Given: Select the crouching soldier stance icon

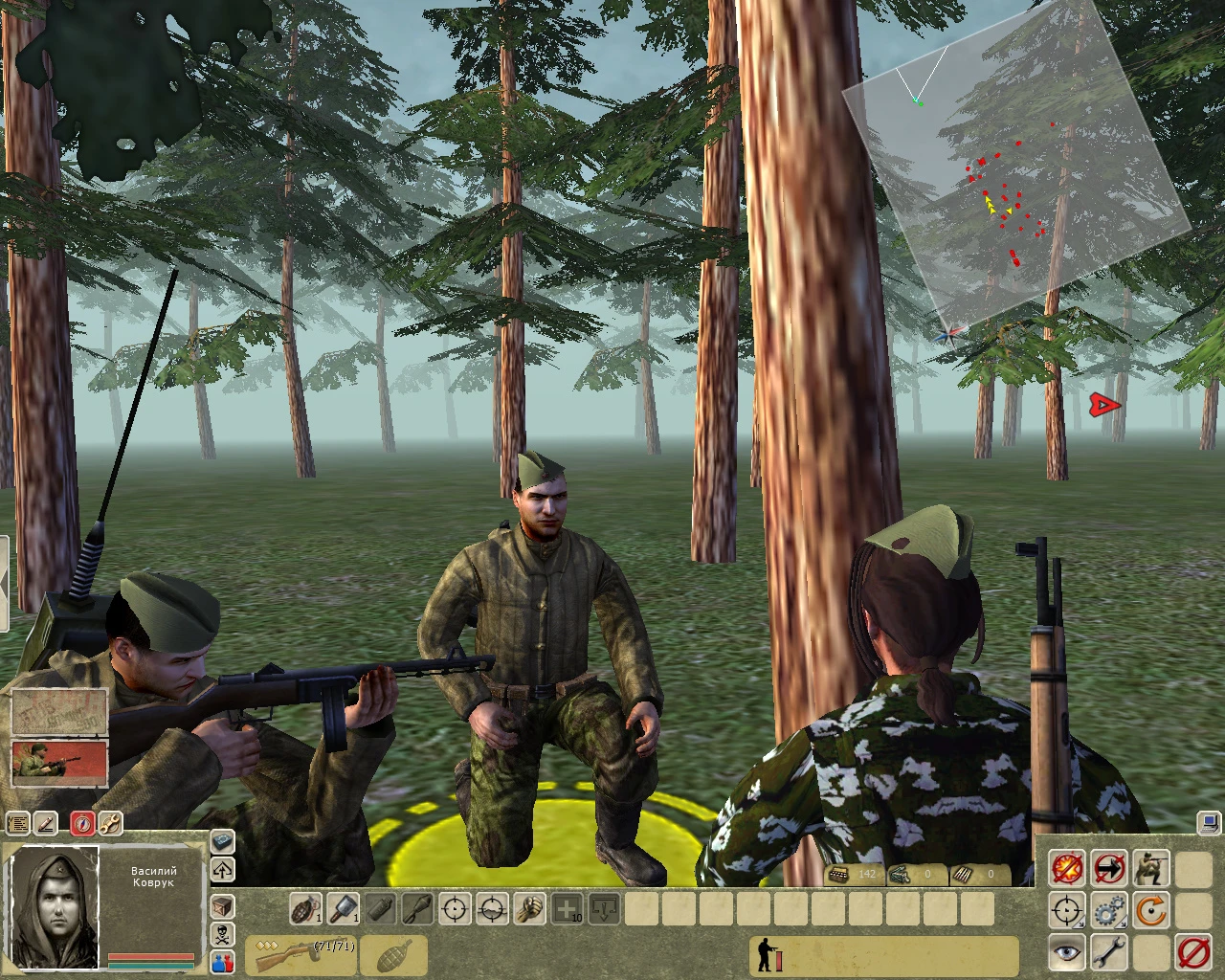Looking at the screenshot, I should tap(1152, 868).
